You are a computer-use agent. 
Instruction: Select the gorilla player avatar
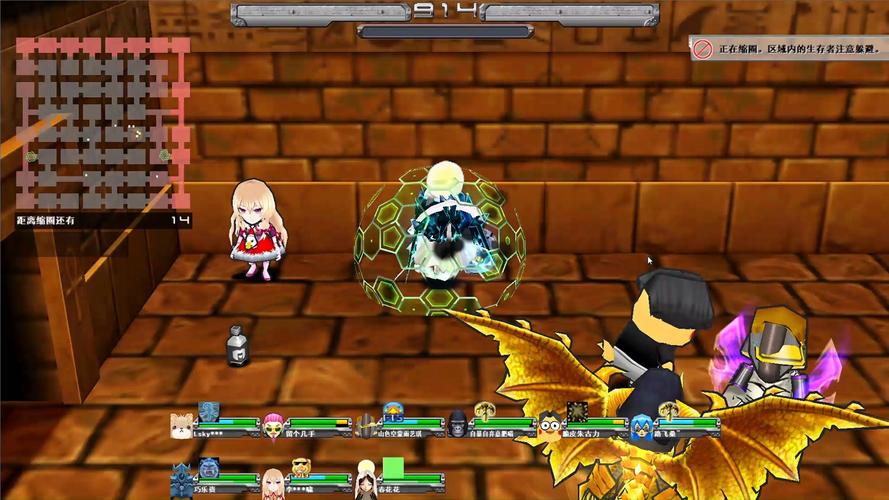458,424
